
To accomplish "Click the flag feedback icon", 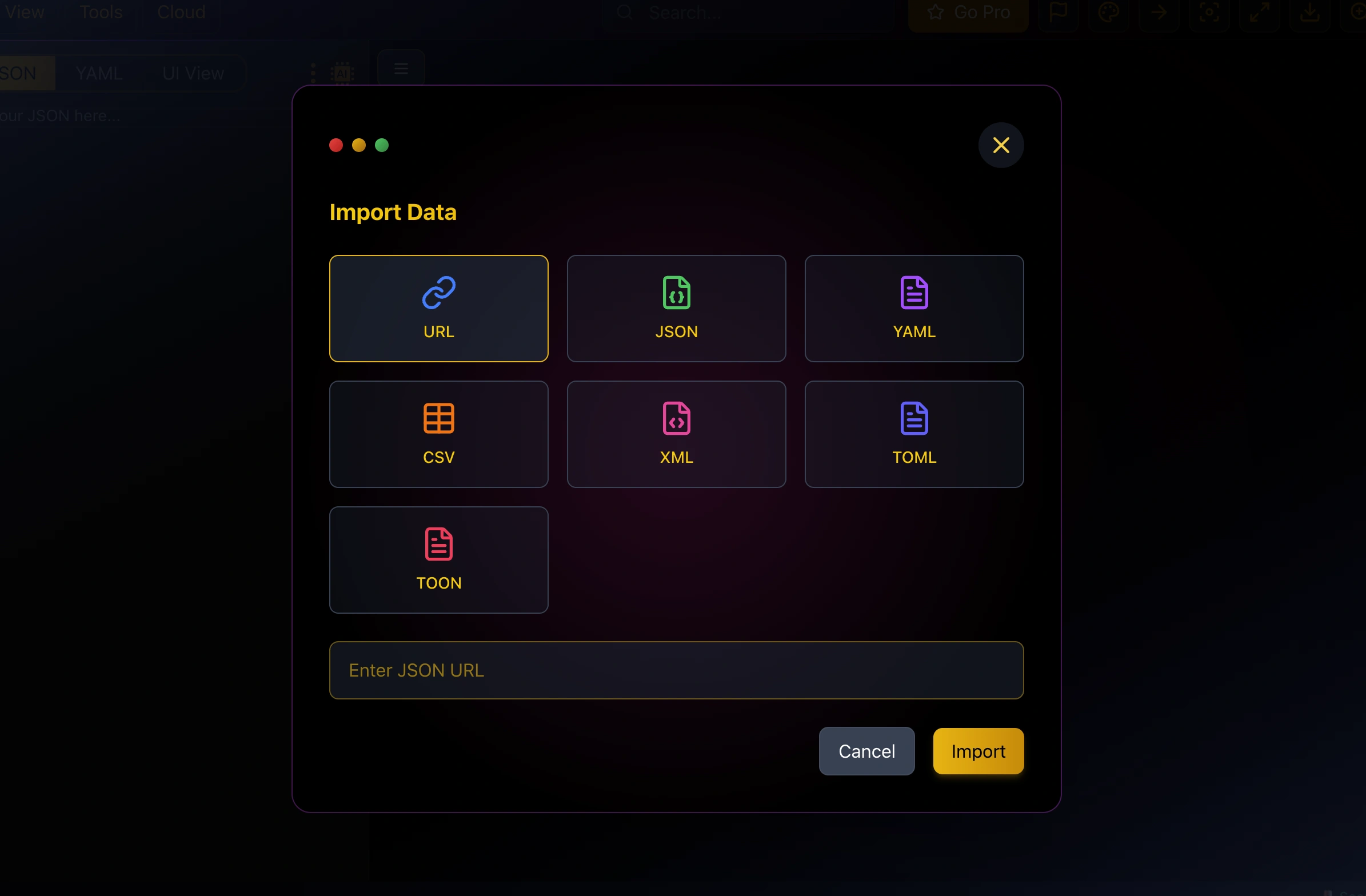I will tap(1059, 13).
